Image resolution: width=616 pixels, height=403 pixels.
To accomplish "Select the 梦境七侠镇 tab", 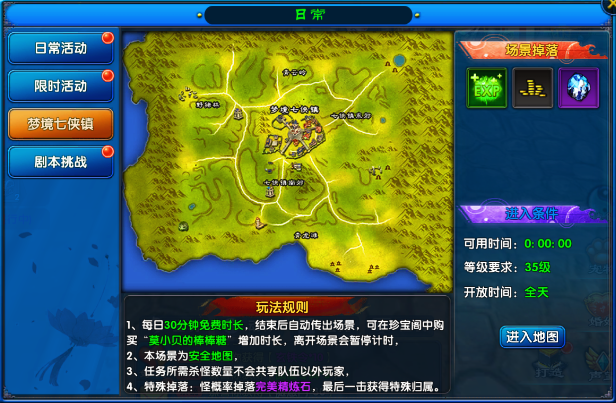I will 60,123.
